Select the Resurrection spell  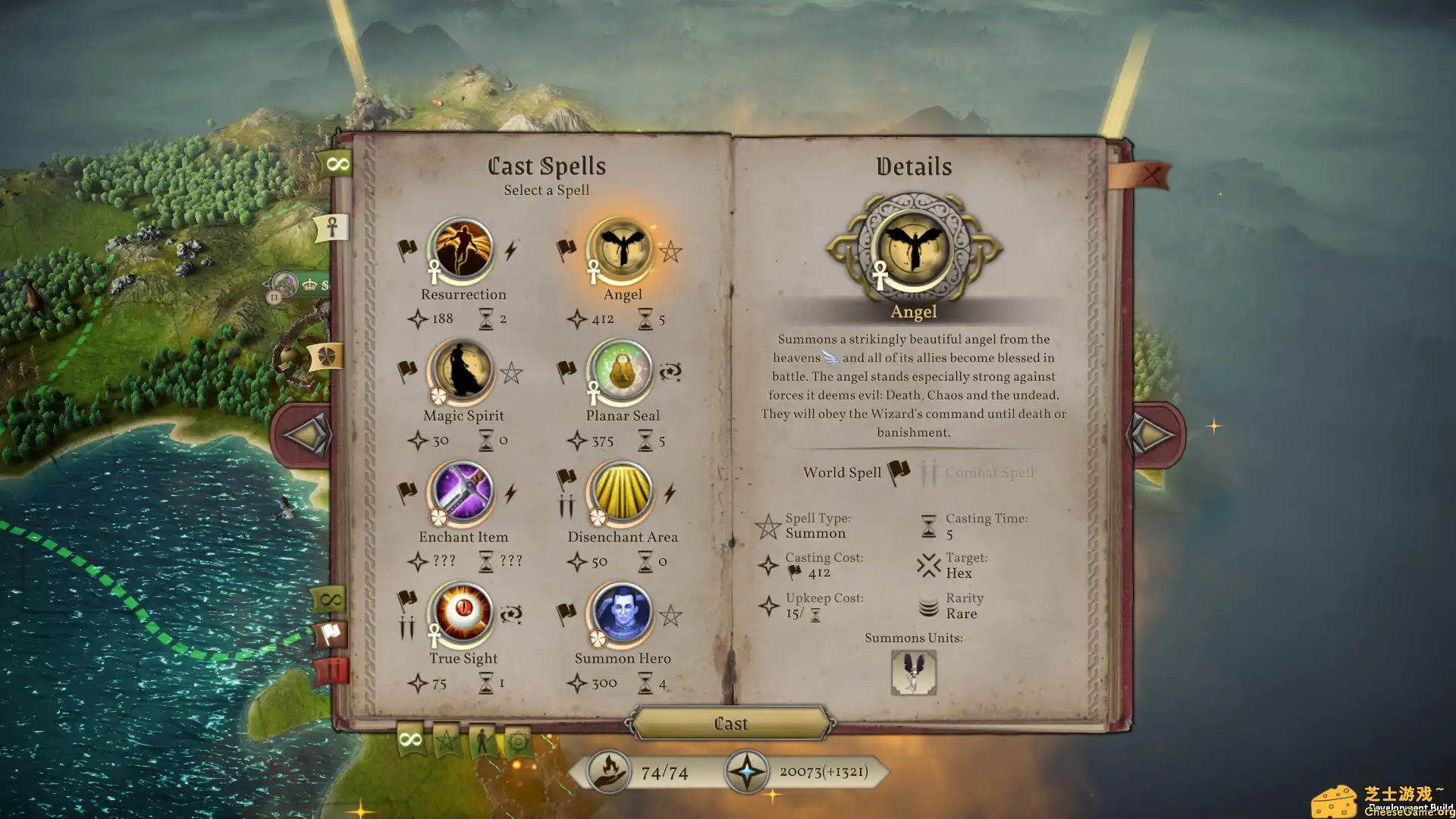462,249
